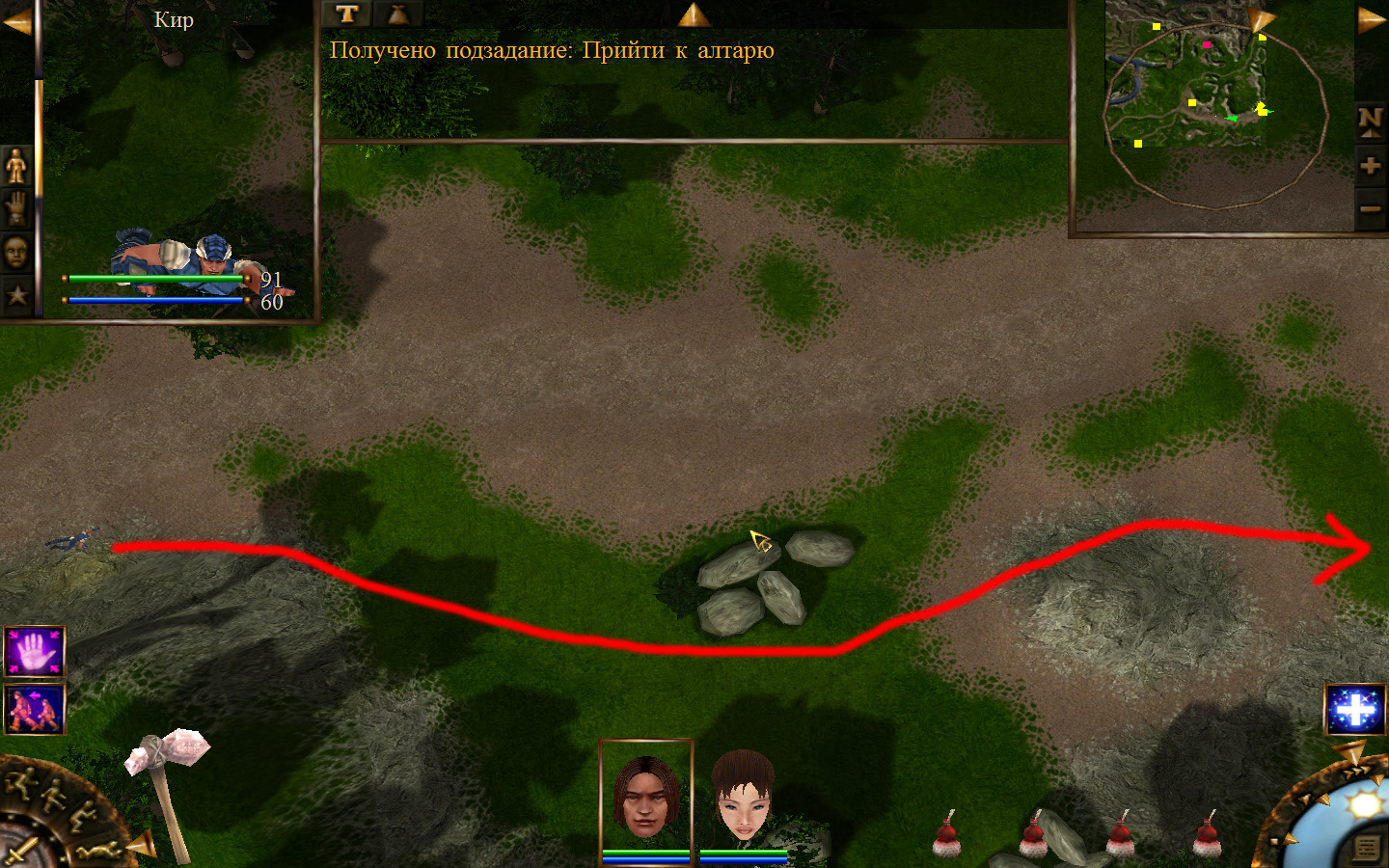Activate the purple hand ability icon
Viewport: 1389px width, 868px height.
(x=35, y=652)
